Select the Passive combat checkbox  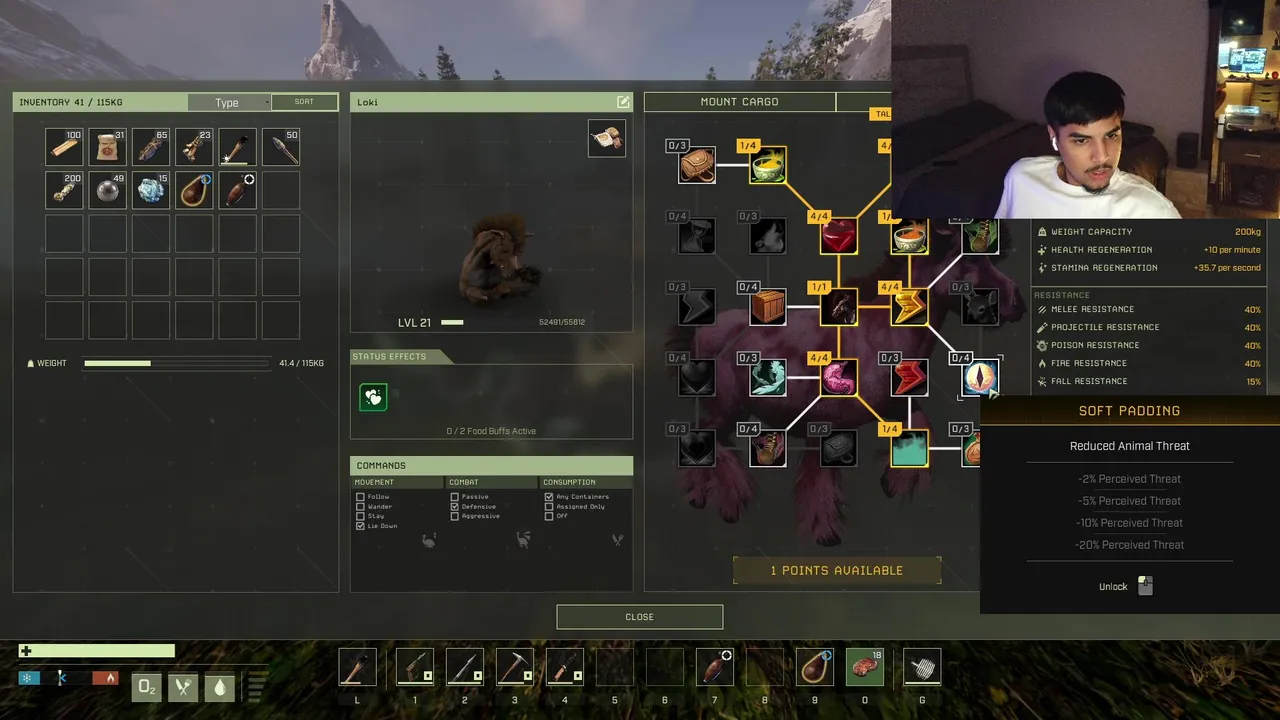pos(455,497)
